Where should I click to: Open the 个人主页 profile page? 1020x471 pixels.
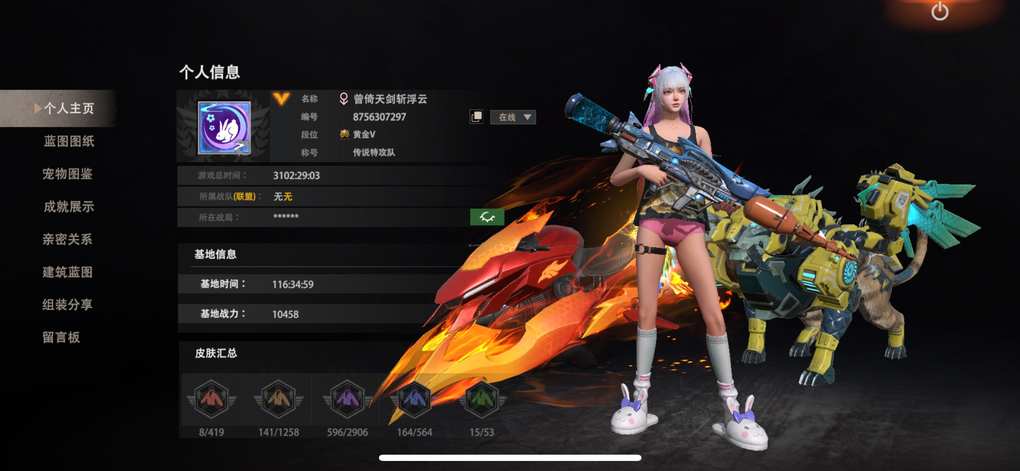point(66,108)
